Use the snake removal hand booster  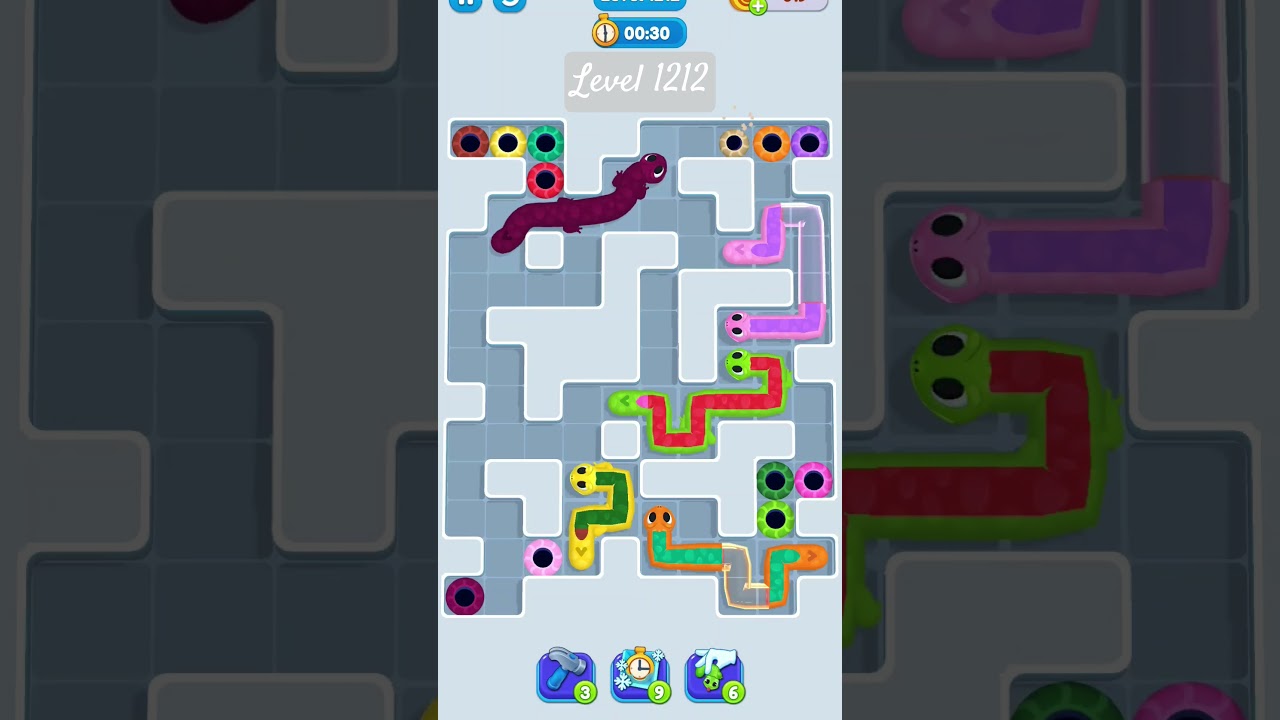(713, 674)
